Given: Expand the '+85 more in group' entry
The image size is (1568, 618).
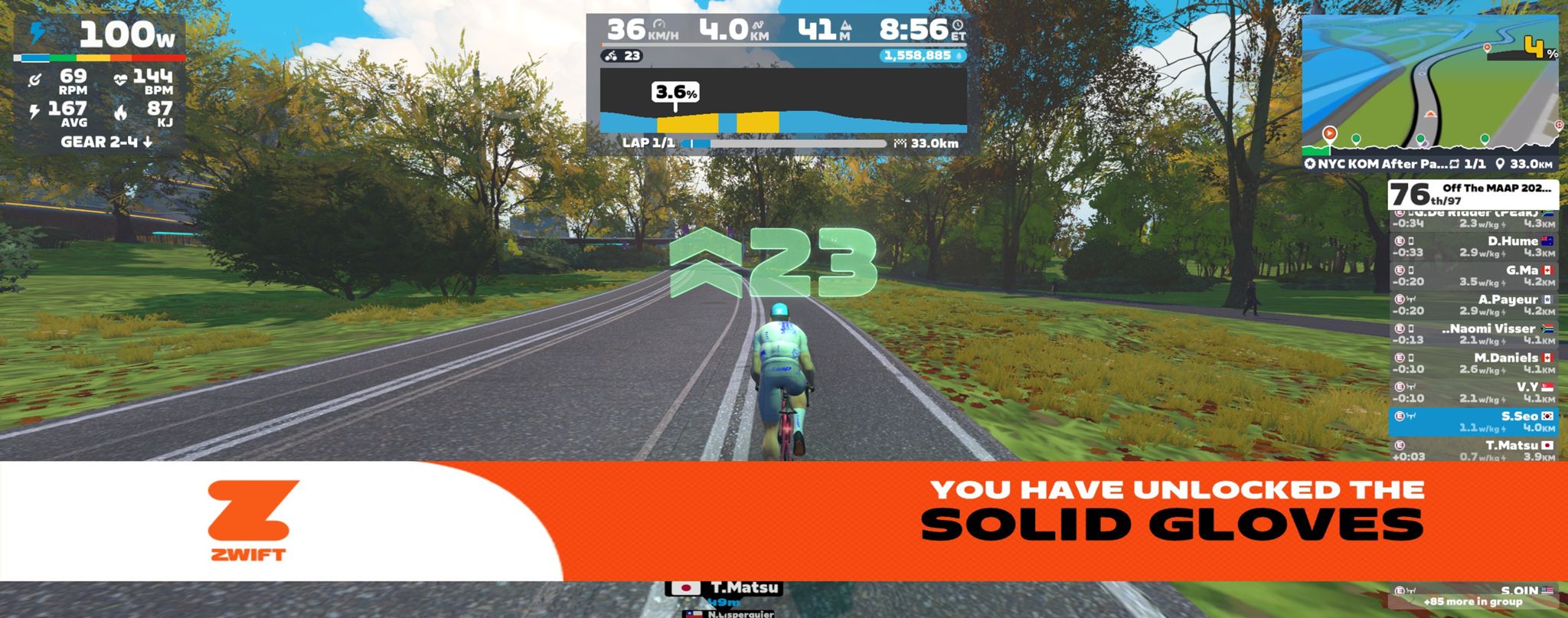Looking at the screenshot, I should coord(1473,602).
